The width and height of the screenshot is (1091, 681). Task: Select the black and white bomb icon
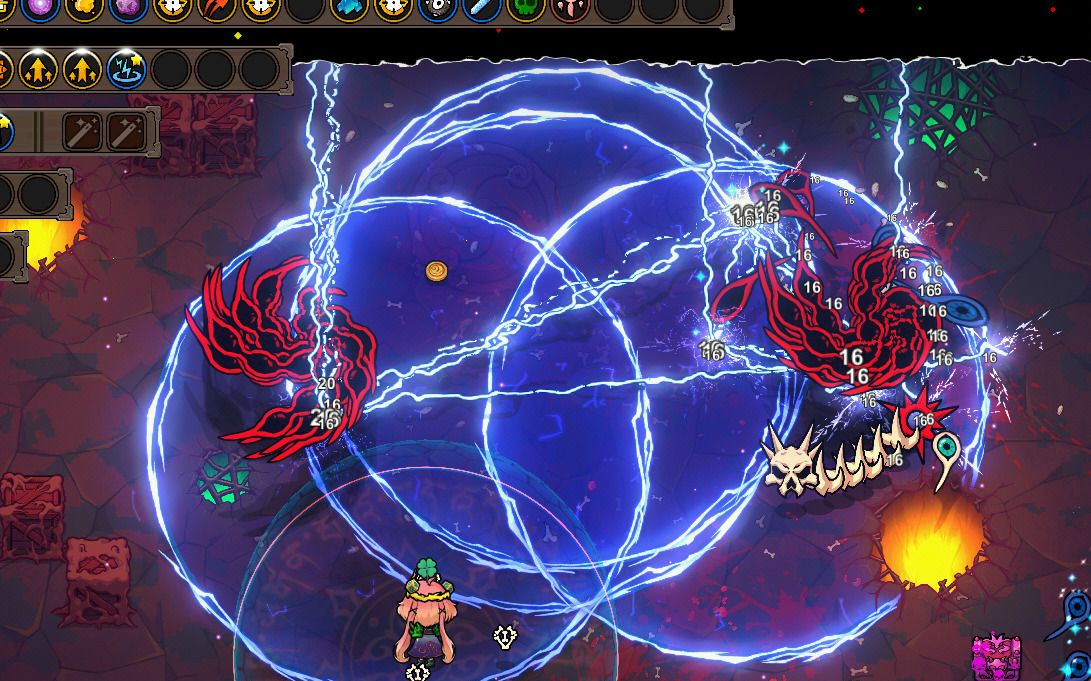tap(437, 9)
